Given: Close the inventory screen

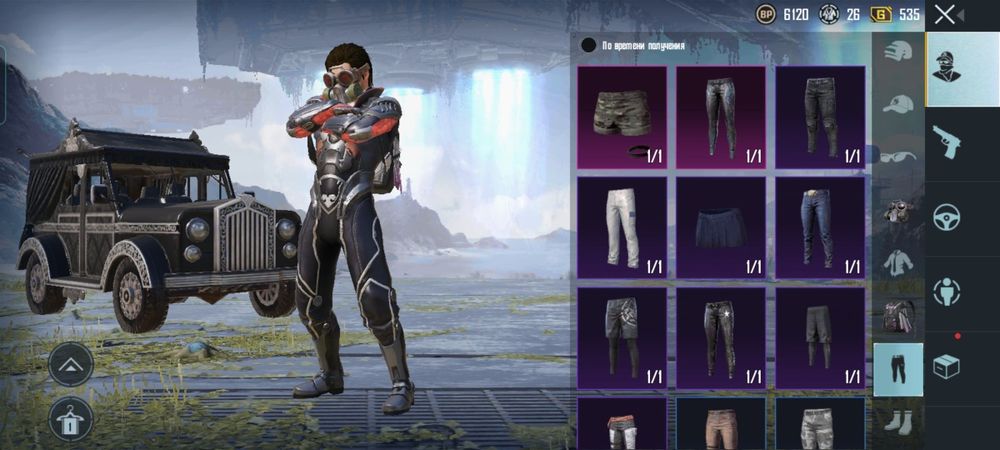Looking at the screenshot, I should pyautogui.click(x=945, y=14).
